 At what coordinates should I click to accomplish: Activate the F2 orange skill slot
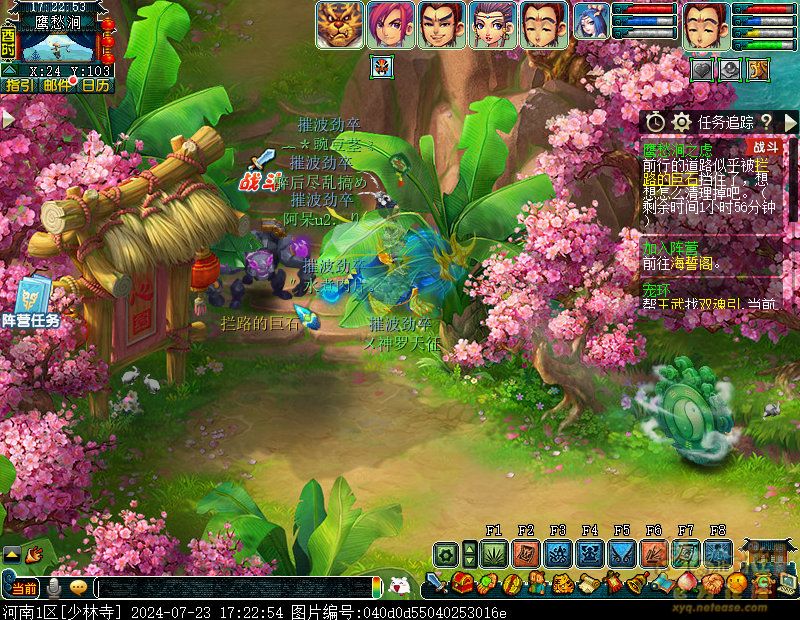(x=526, y=553)
